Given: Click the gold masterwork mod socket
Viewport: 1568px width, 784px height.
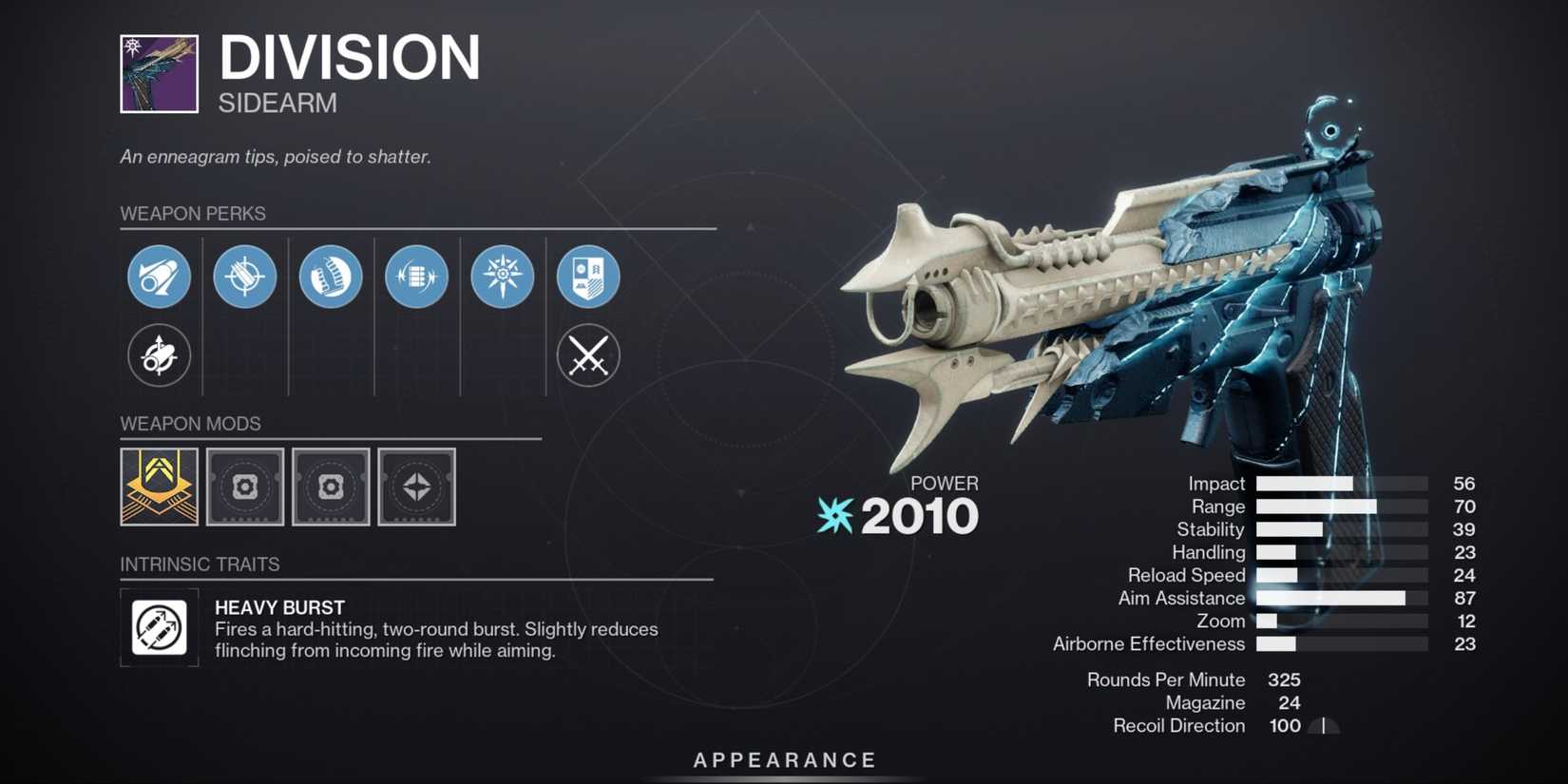Looking at the screenshot, I should click(158, 488).
